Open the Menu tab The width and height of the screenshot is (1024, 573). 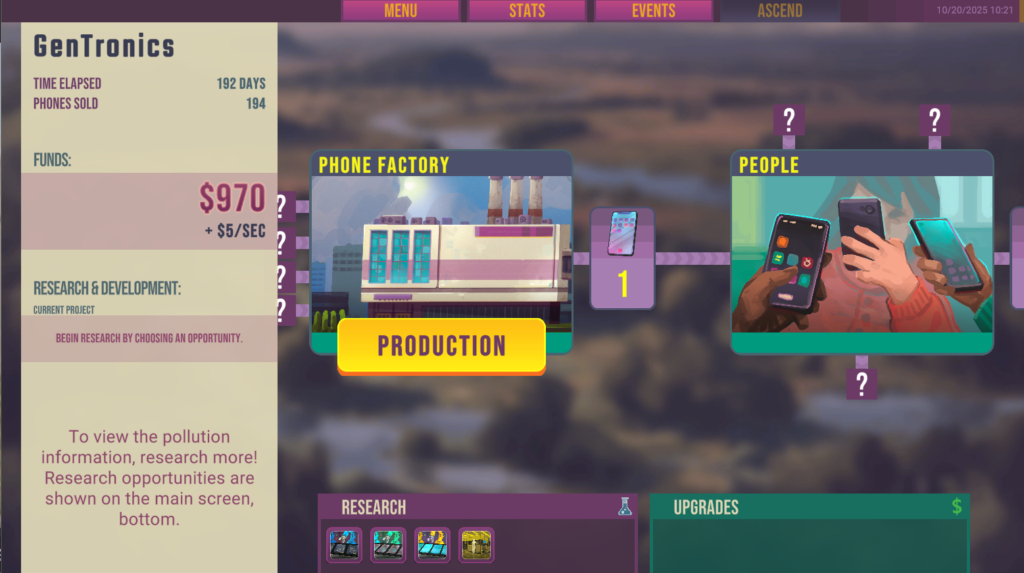[x=400, y=11]
